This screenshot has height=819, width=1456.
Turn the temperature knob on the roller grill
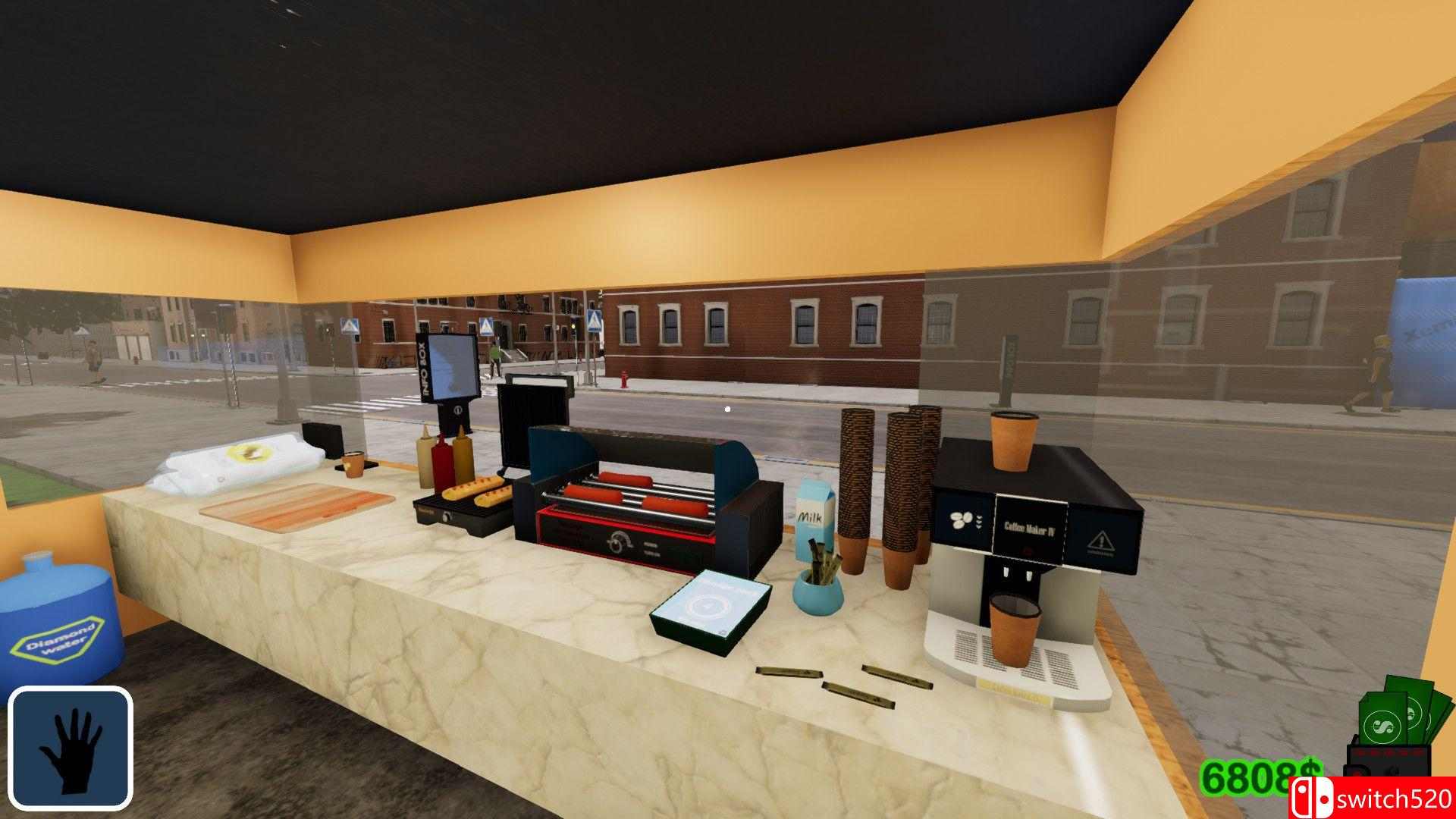[617, 544]
